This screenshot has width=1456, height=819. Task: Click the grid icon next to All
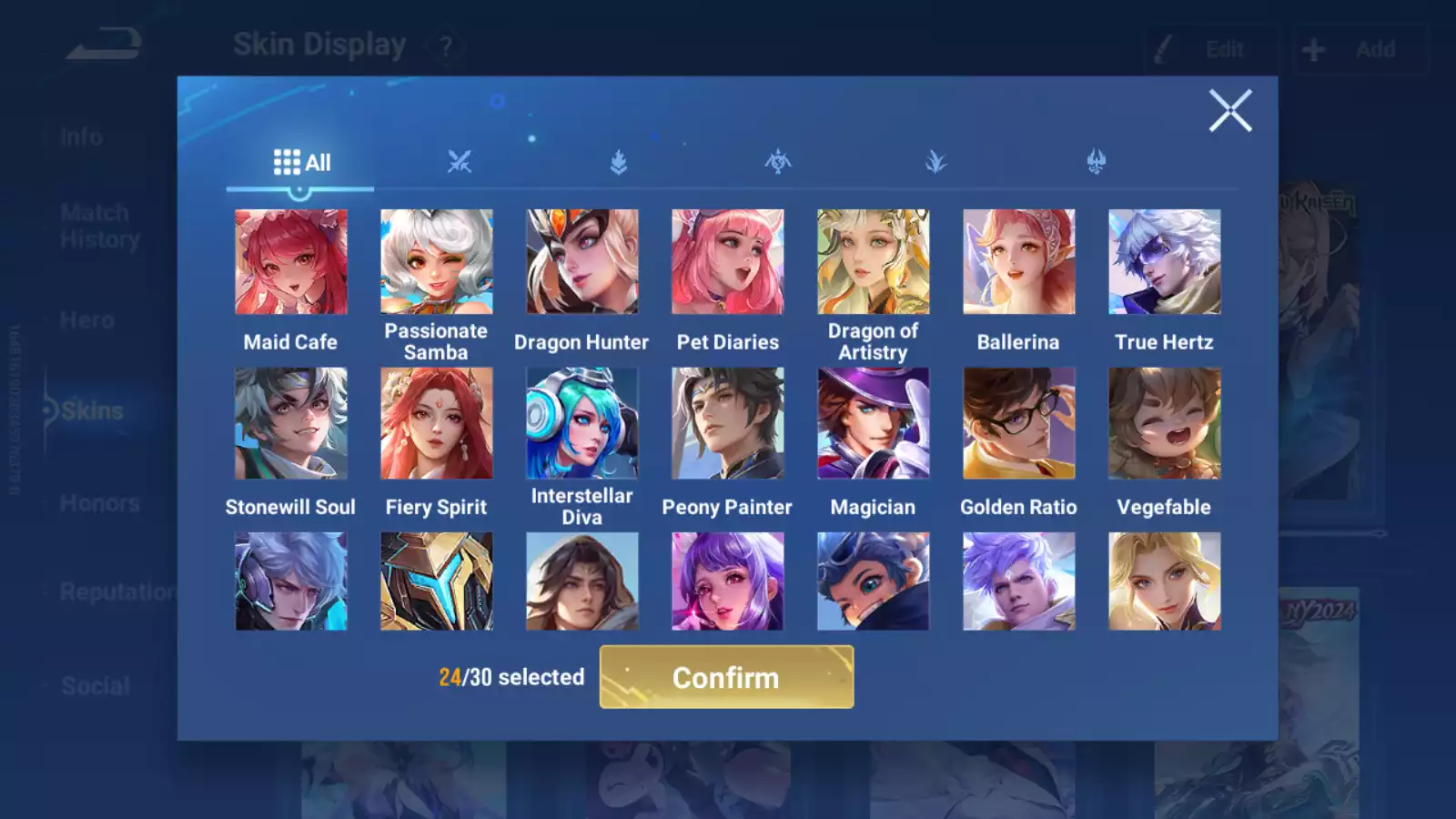pyautogui.click(x=287, y=162)
